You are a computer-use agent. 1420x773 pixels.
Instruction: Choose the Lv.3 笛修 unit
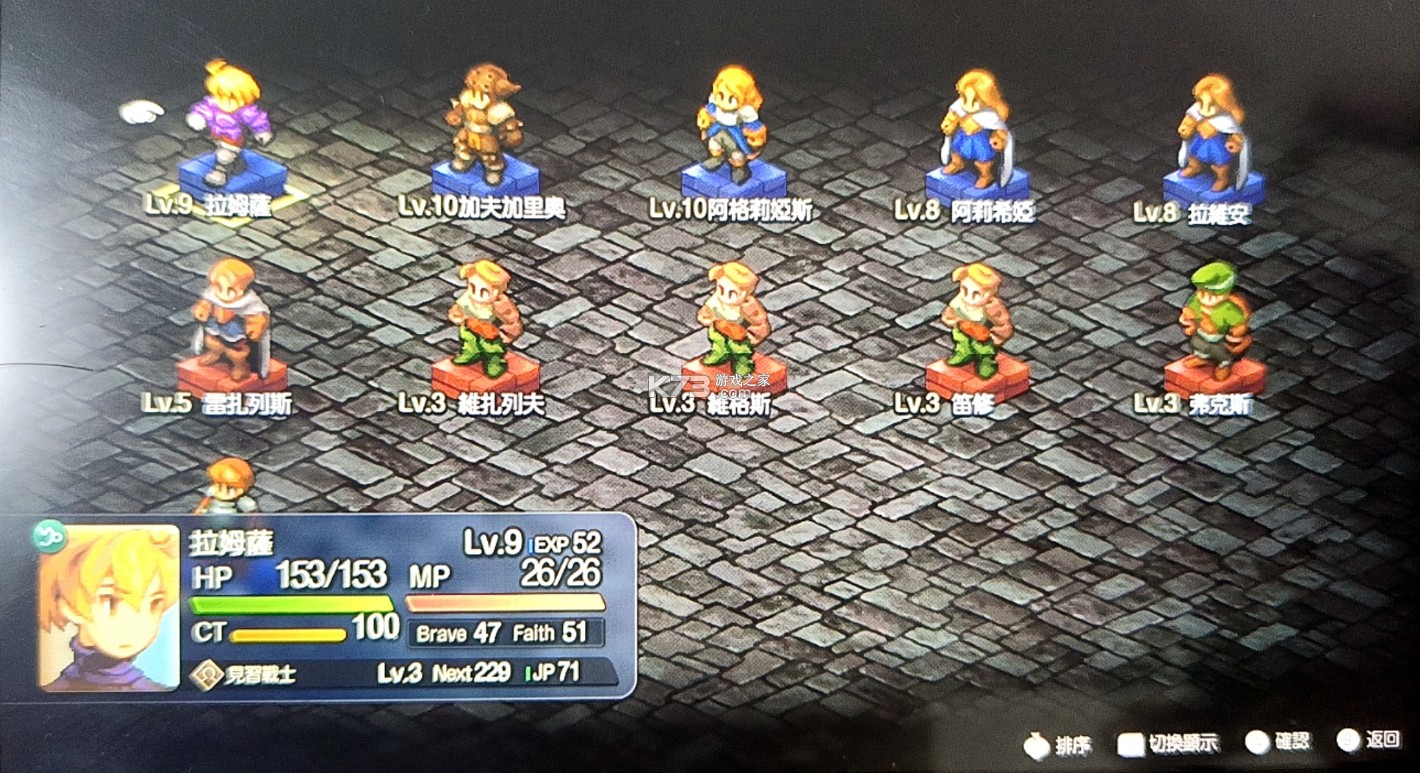coord(977,320)
